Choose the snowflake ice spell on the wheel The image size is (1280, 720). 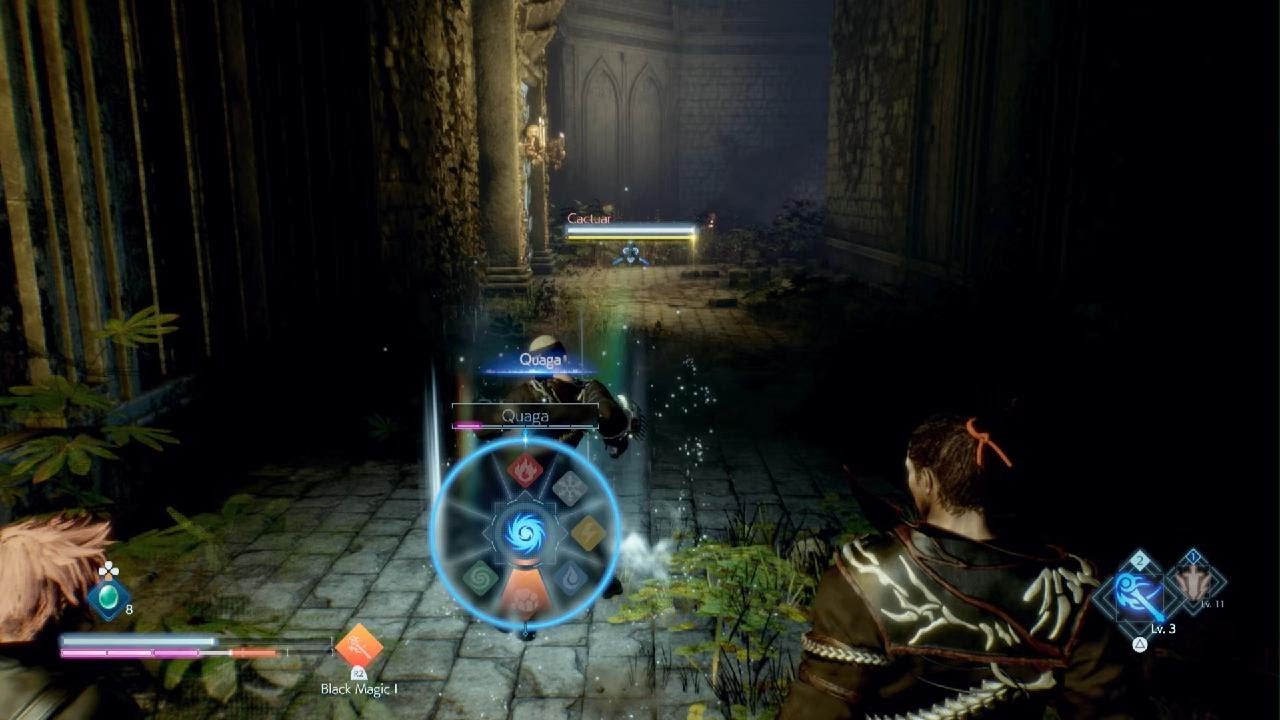point(570,488)
